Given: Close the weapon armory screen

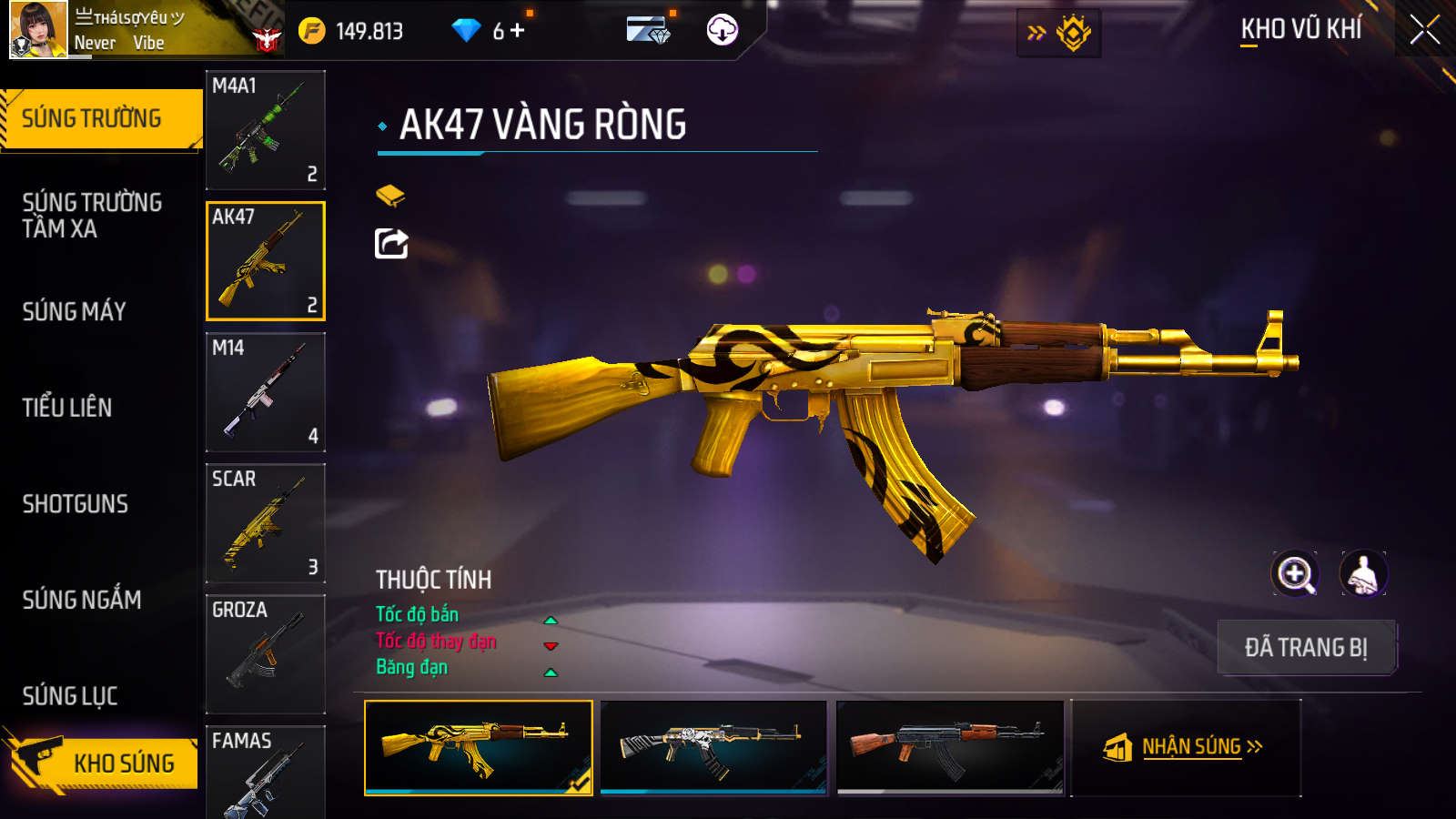Looking at the screenshot, I should [x=1424, y=30].
